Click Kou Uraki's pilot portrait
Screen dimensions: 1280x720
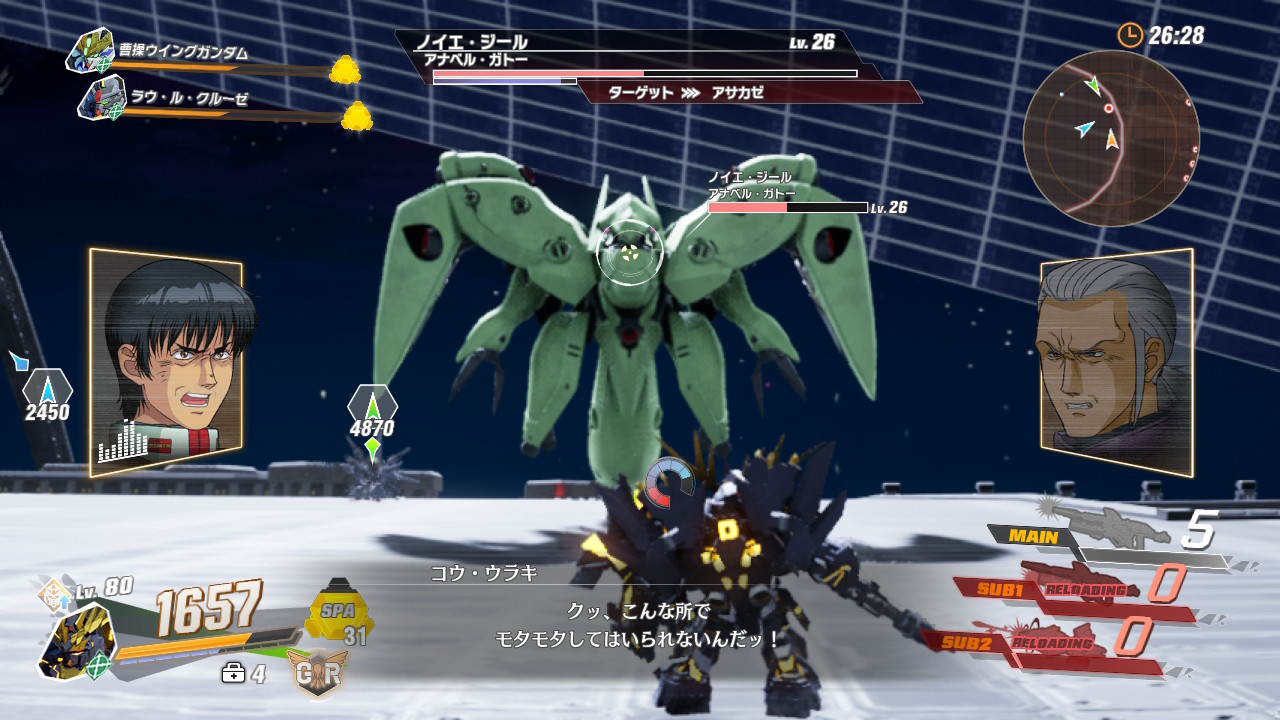coord(167,360)
